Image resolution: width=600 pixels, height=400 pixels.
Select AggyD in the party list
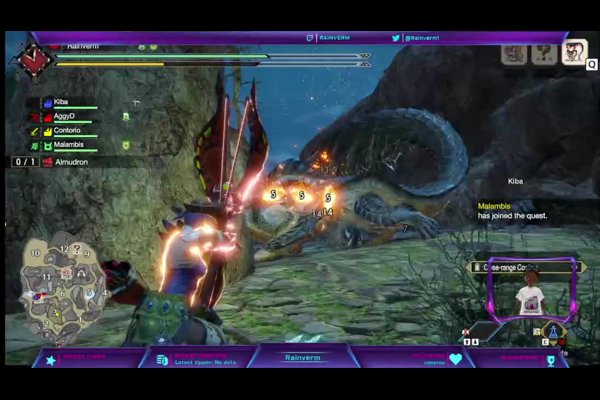pyautogui.click(x=68, y=117)
